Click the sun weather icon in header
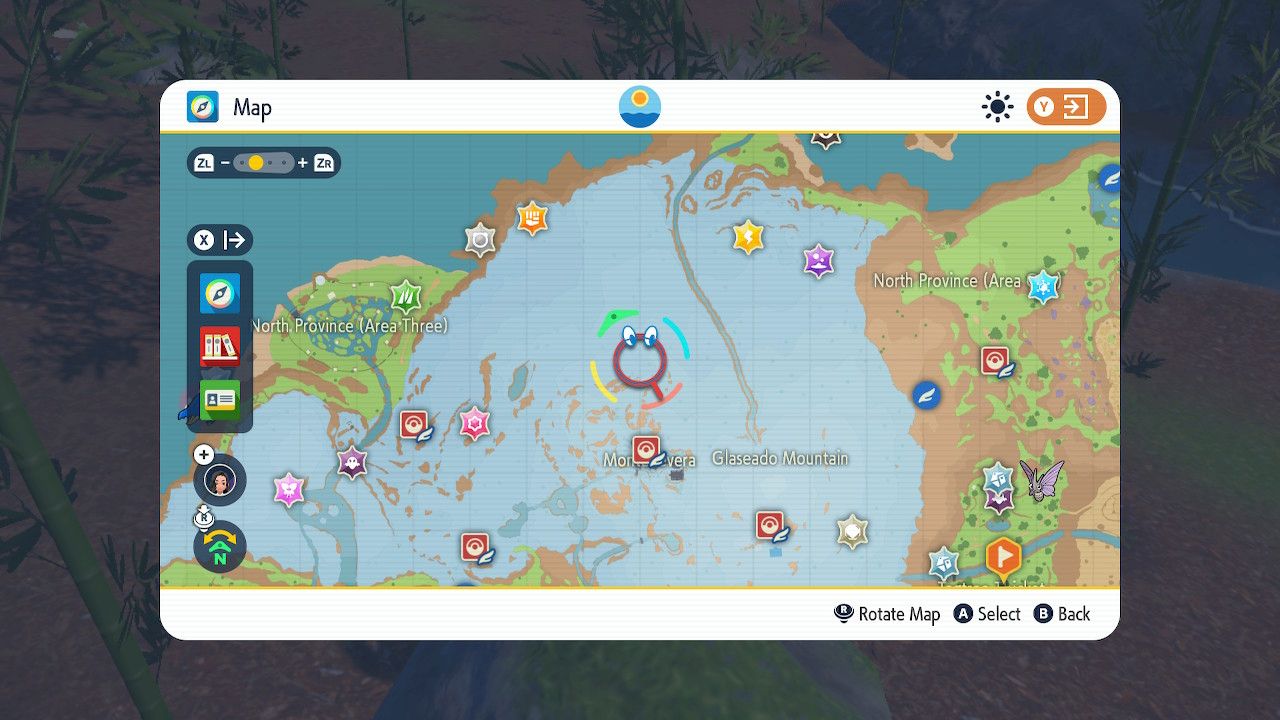The width and height of the screenshot is (1280, 720). [997, 107]
